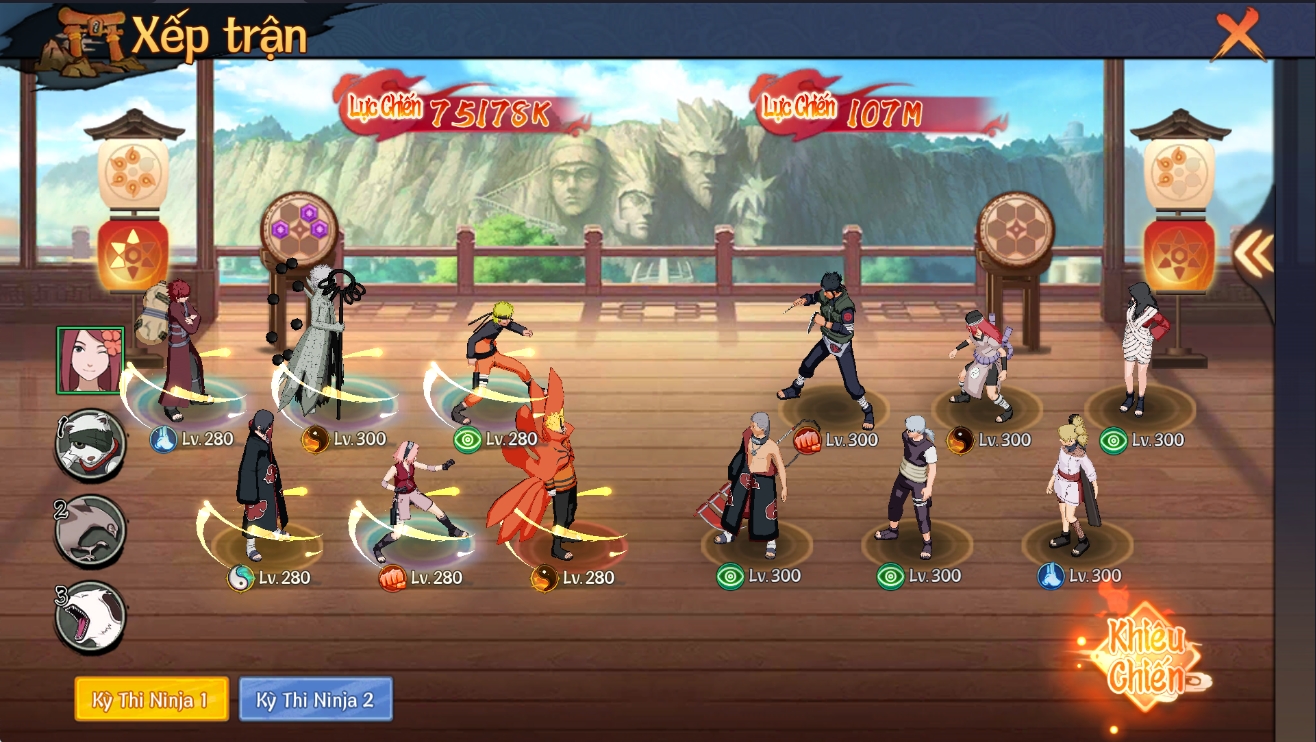Screen dimensions: 1316x742
Task: Select the red-haired girl portrait
Action: [90, 360]
